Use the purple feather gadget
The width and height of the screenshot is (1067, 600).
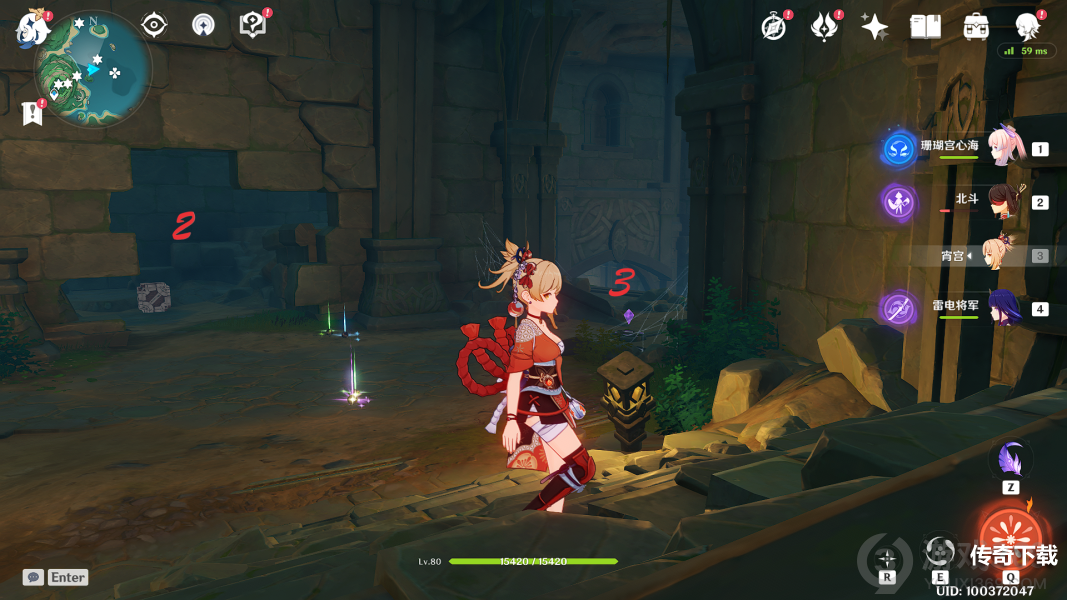tap(1010, 460)
